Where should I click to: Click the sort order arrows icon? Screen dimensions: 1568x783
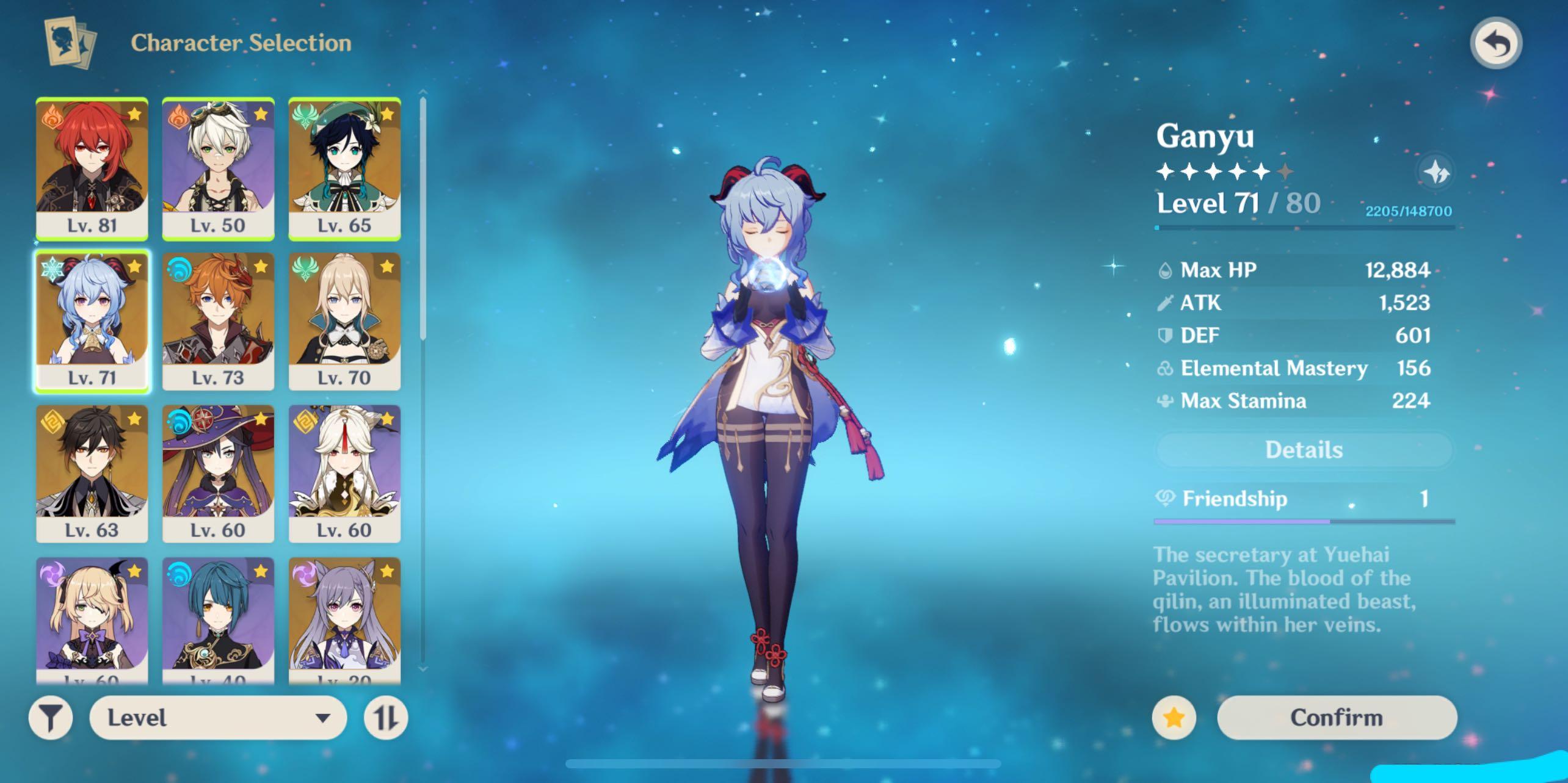coord(386,718)
